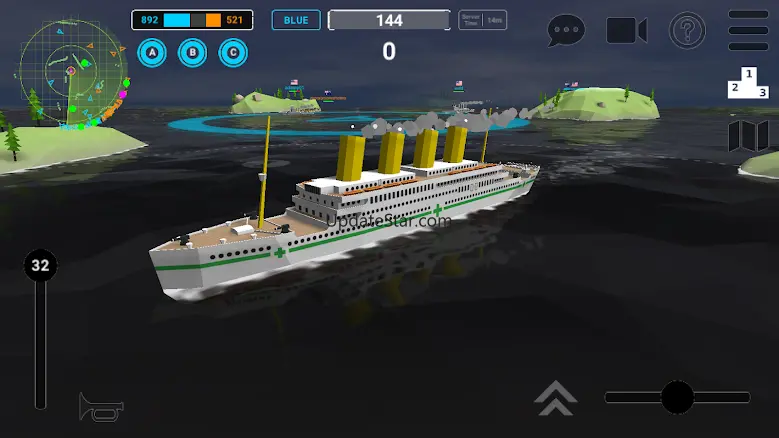Screen dimensions: 779x438
Task: Open the circular radar minimap
Action: point(72,73)
